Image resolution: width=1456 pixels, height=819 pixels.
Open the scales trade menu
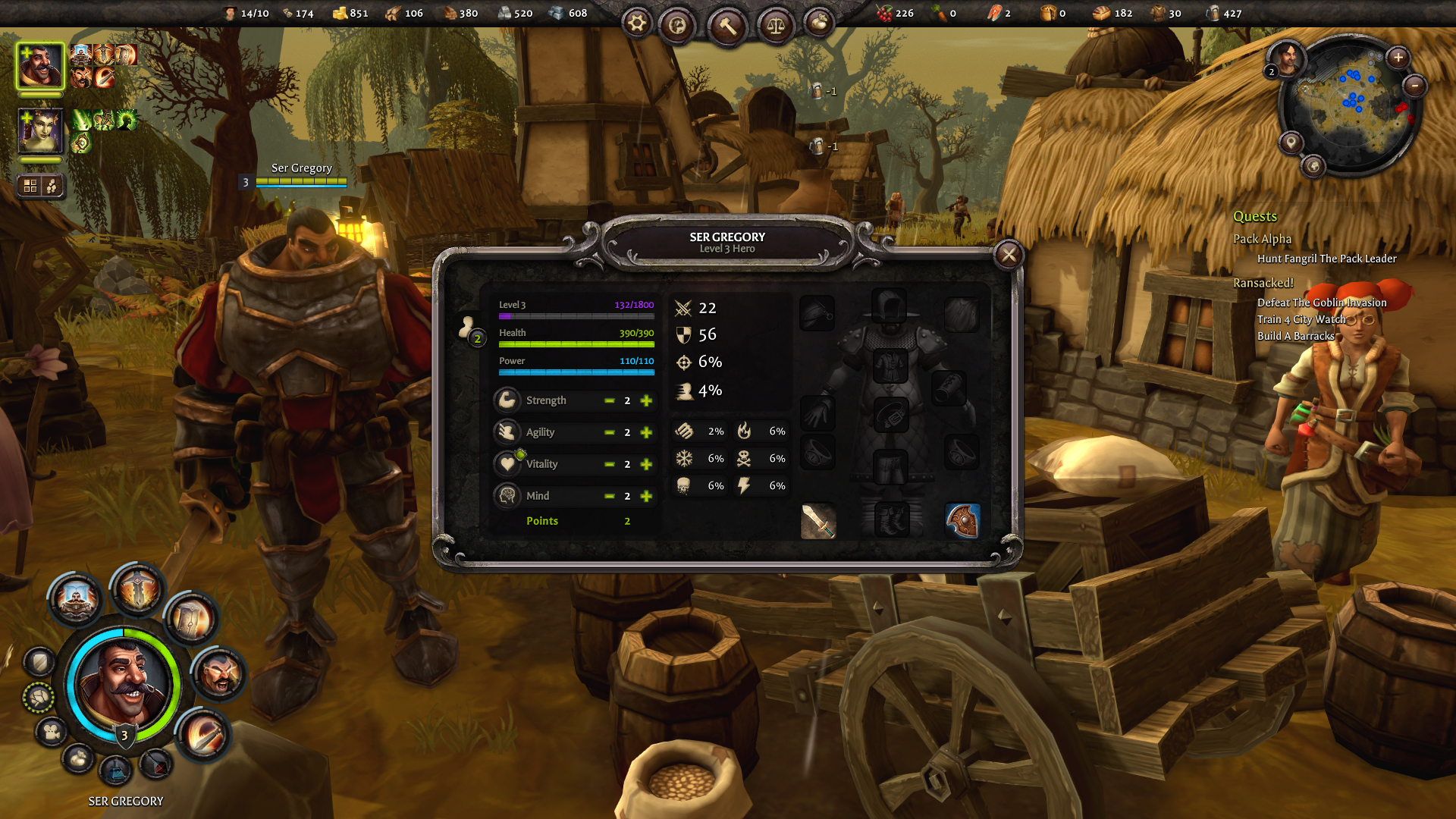click(775, 27)
